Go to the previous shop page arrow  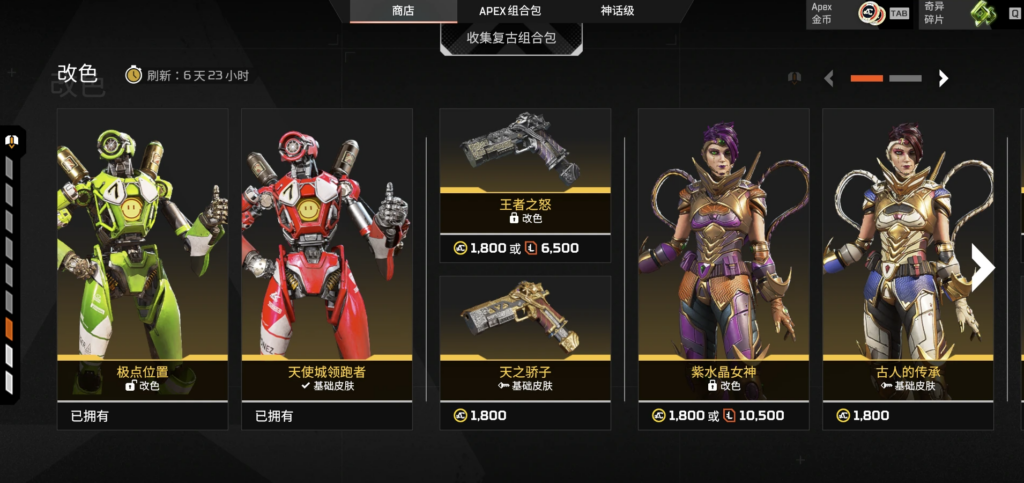829,78
